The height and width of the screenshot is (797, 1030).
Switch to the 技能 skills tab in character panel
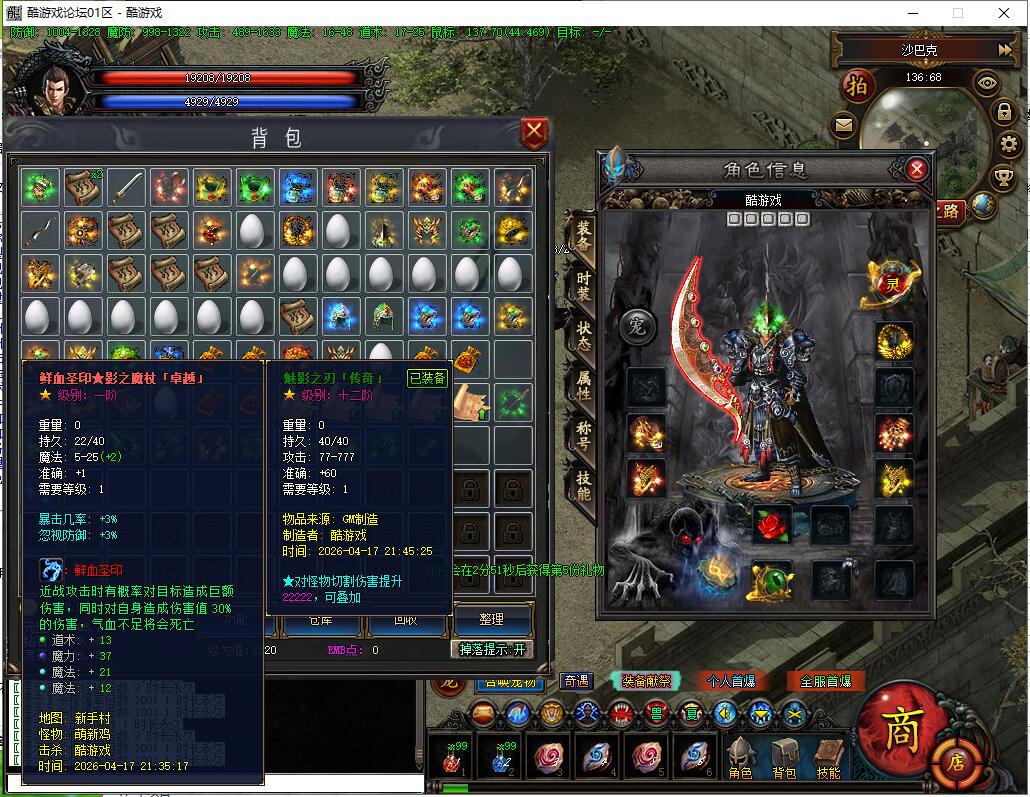pos(582,486)
